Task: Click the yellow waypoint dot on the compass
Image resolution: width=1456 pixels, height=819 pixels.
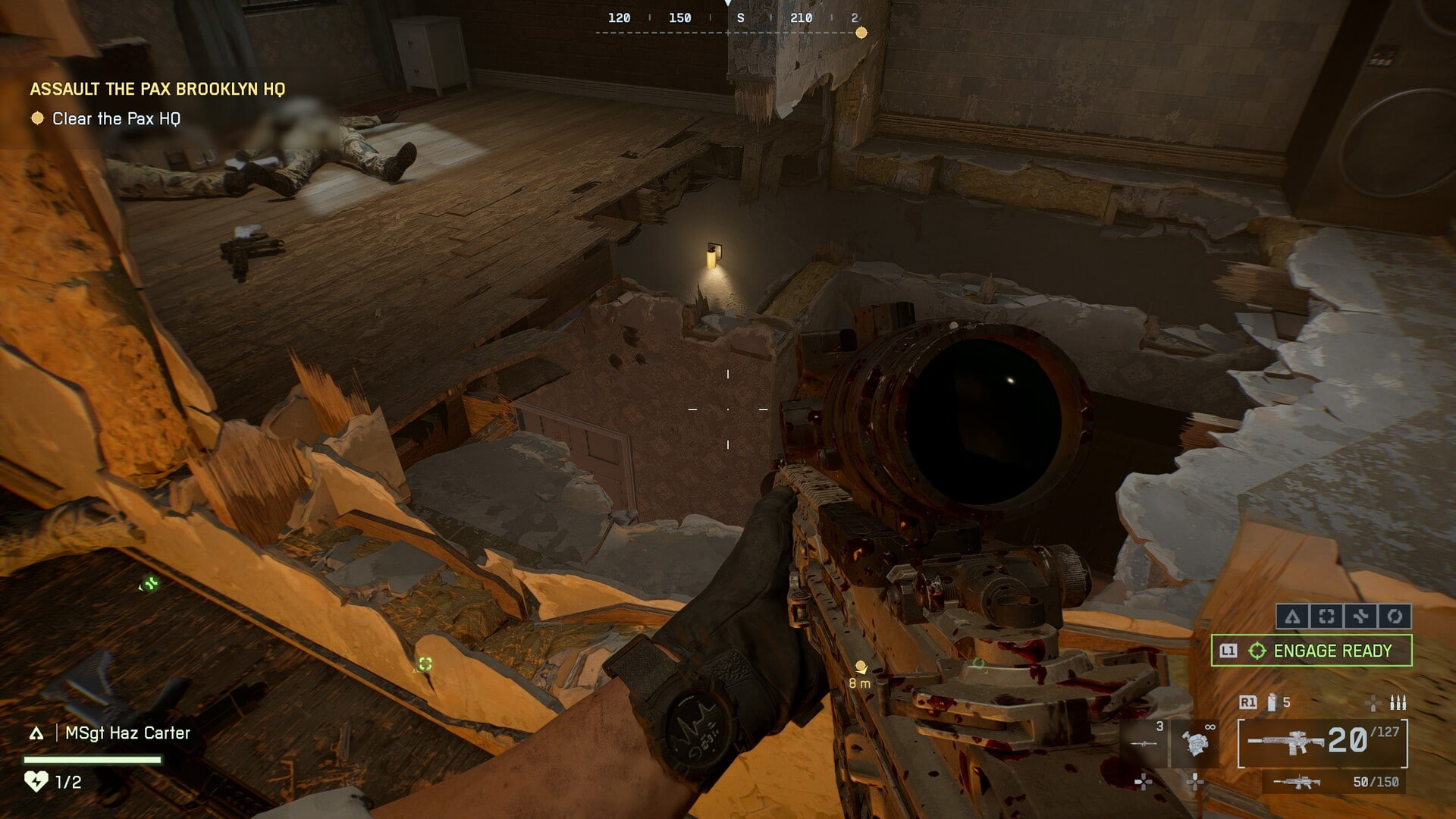Action: 861,32
